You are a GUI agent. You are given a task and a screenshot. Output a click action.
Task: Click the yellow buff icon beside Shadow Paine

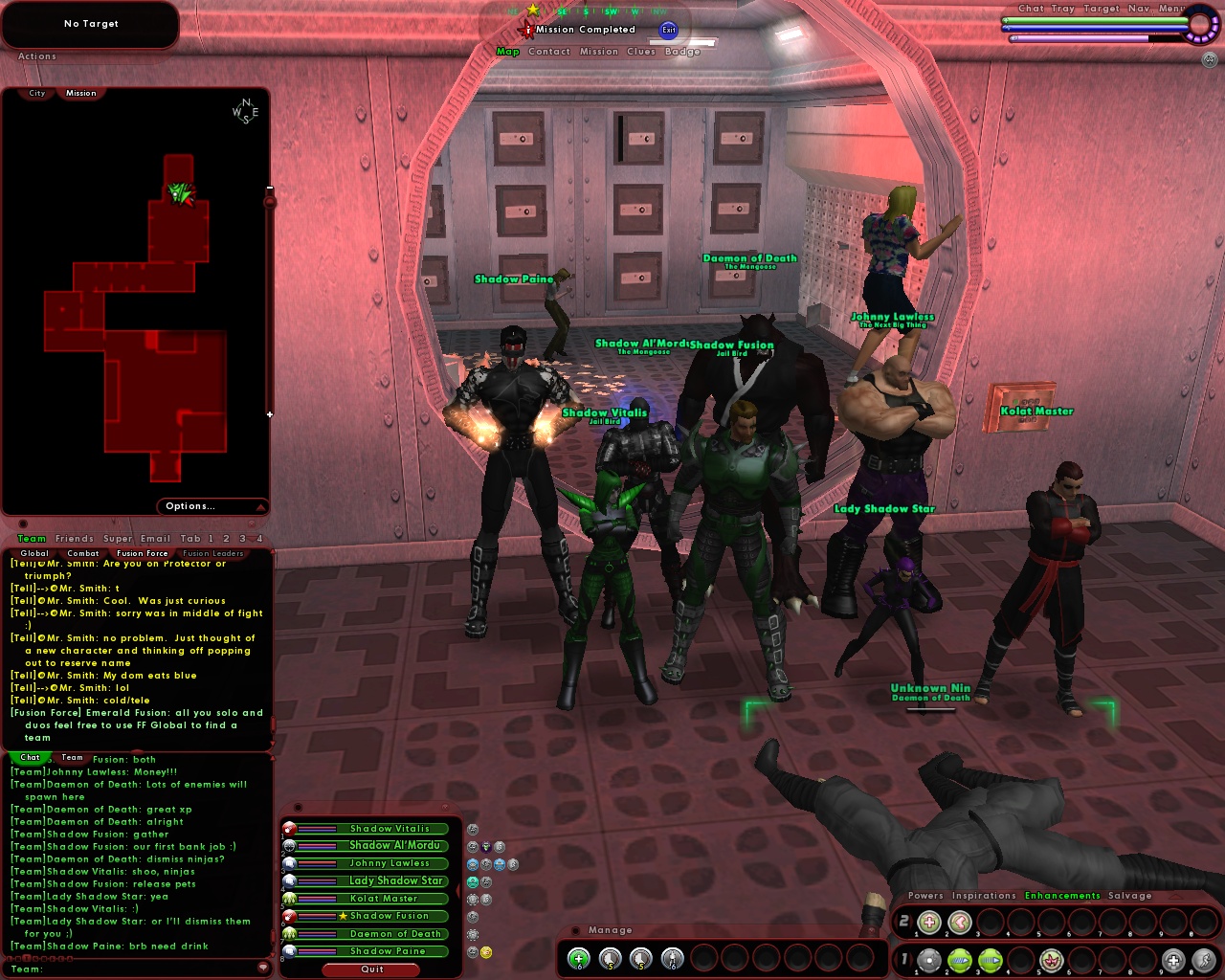click(x=486, y=951)
